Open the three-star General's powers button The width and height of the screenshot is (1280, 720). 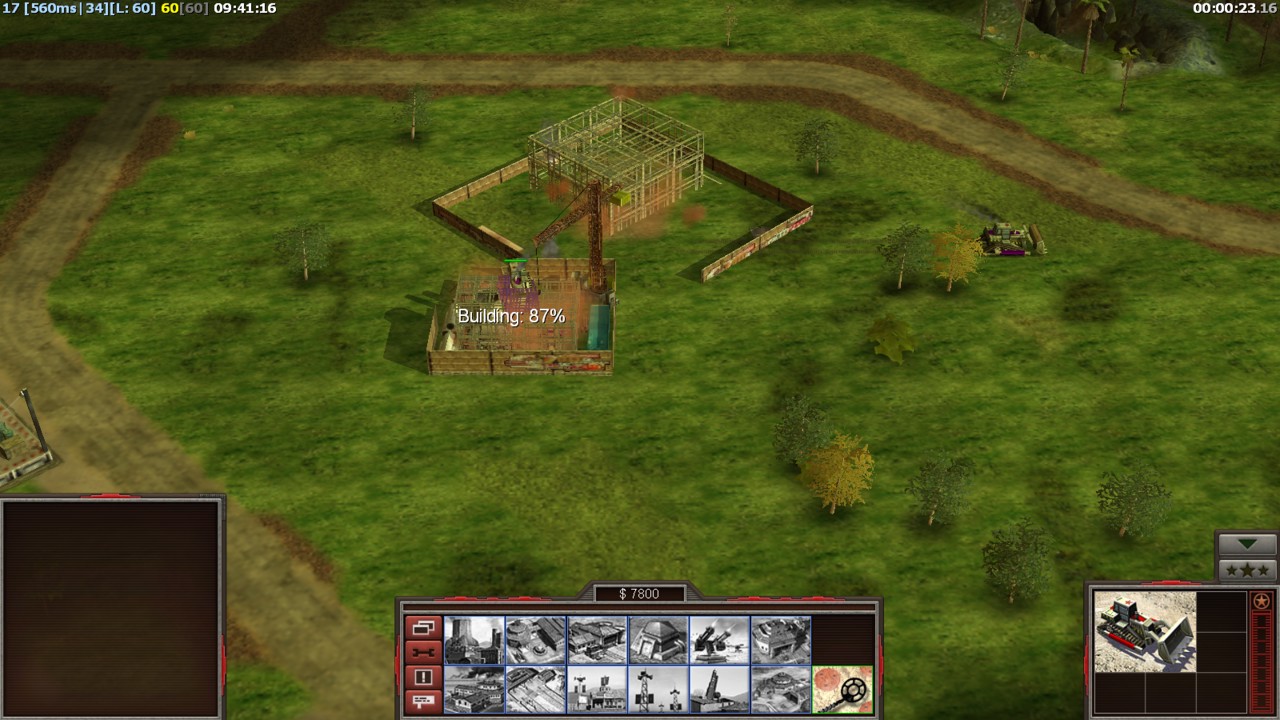[1246, 570]
